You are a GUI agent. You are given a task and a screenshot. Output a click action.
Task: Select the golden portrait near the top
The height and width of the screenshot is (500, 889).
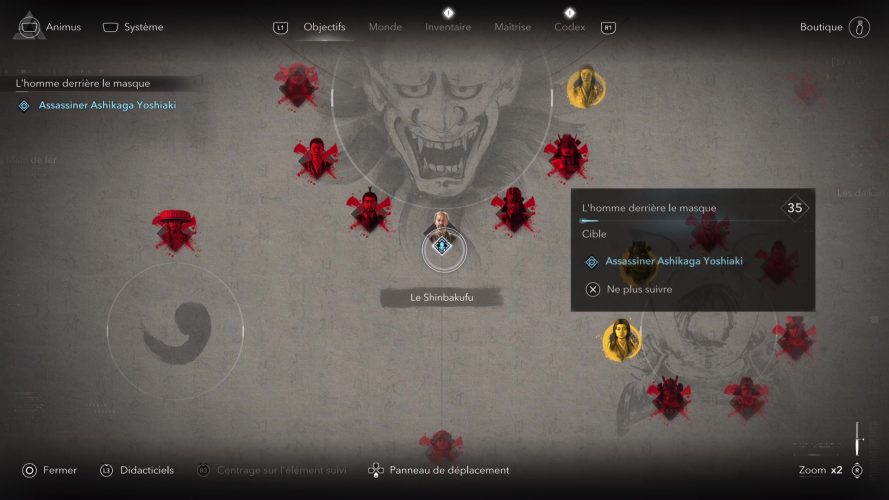click(x=584, y=88)
